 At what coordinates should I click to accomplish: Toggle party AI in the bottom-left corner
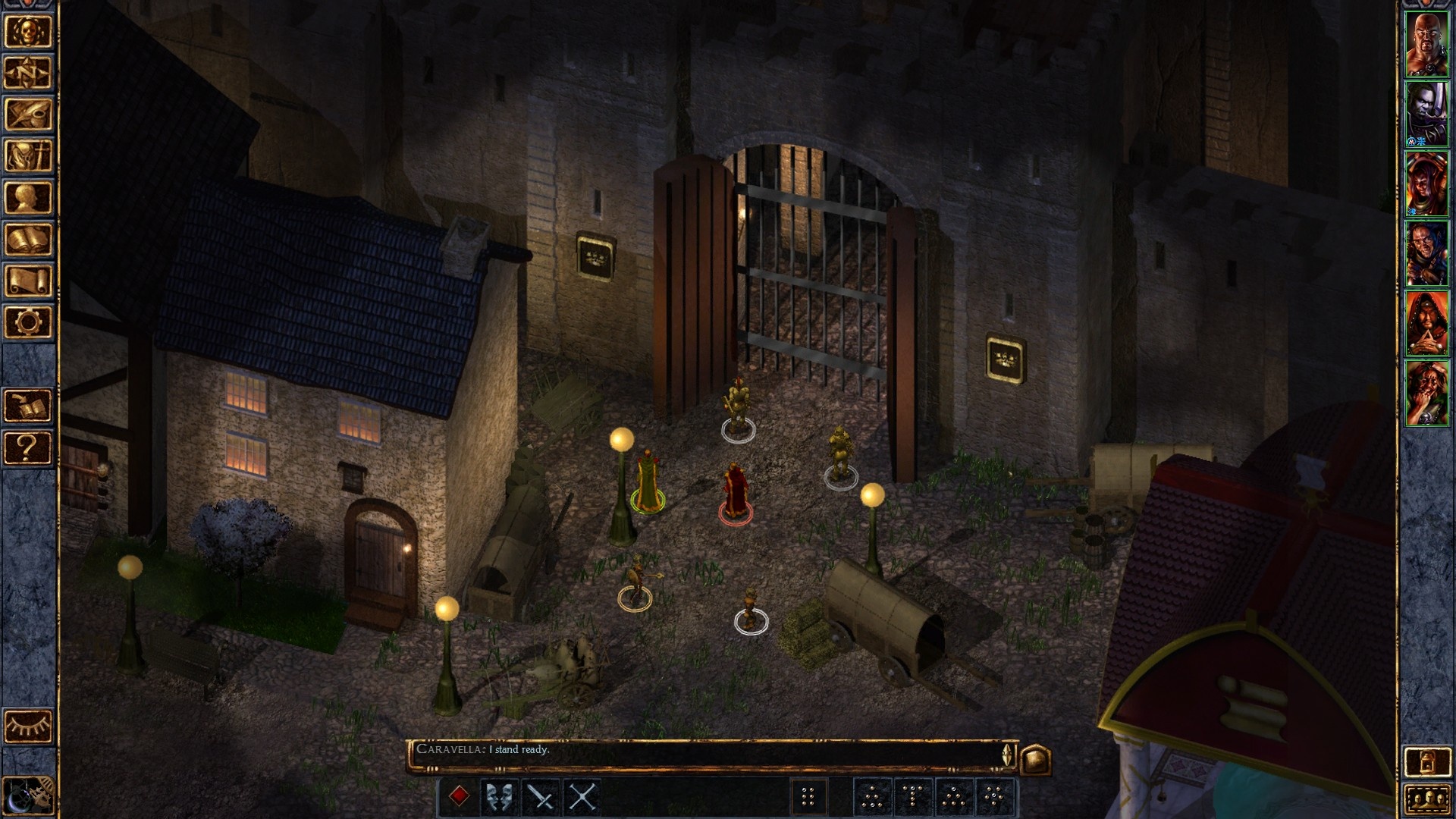click(28, 794)
